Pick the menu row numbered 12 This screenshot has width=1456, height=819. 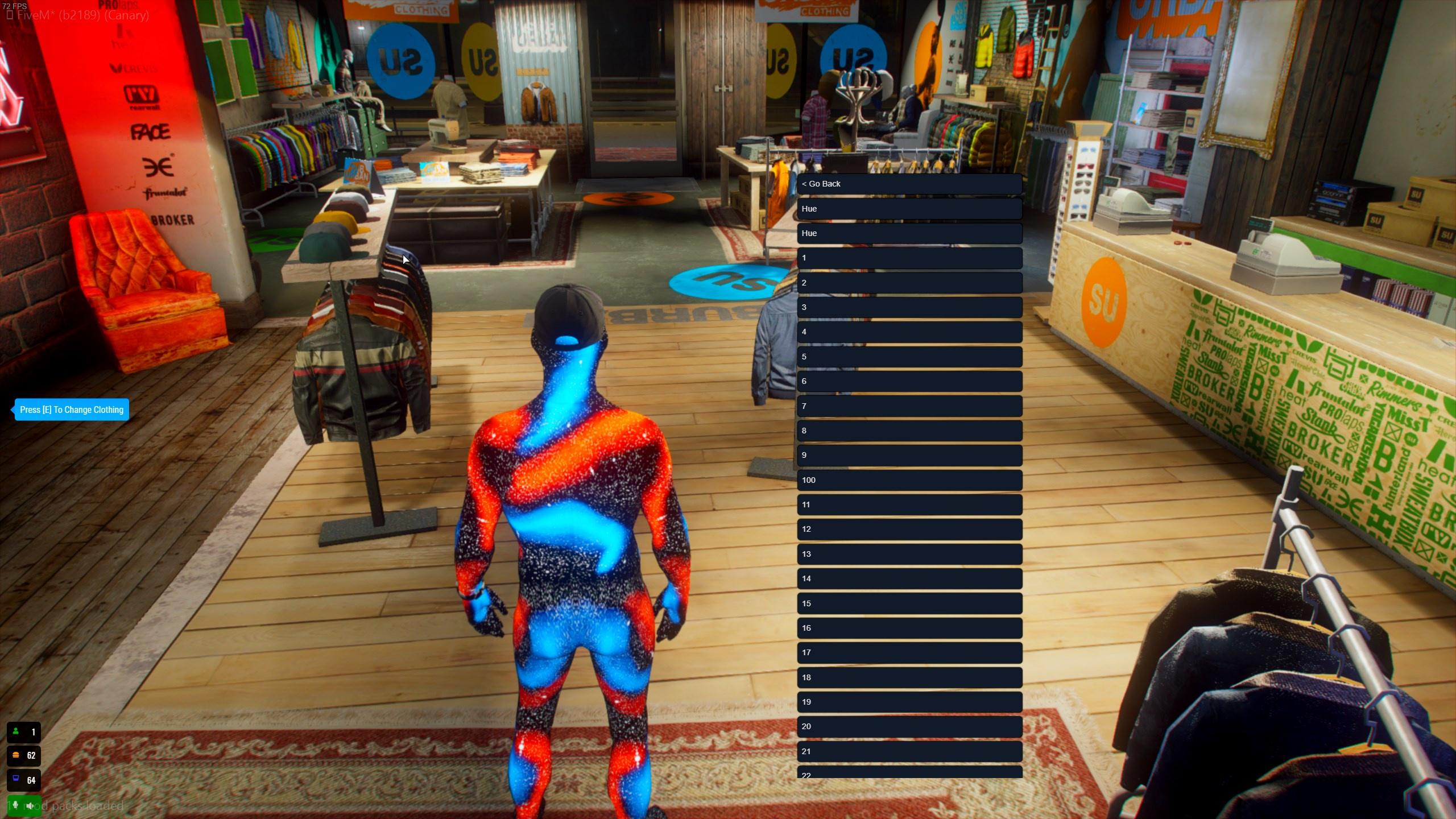909,529
